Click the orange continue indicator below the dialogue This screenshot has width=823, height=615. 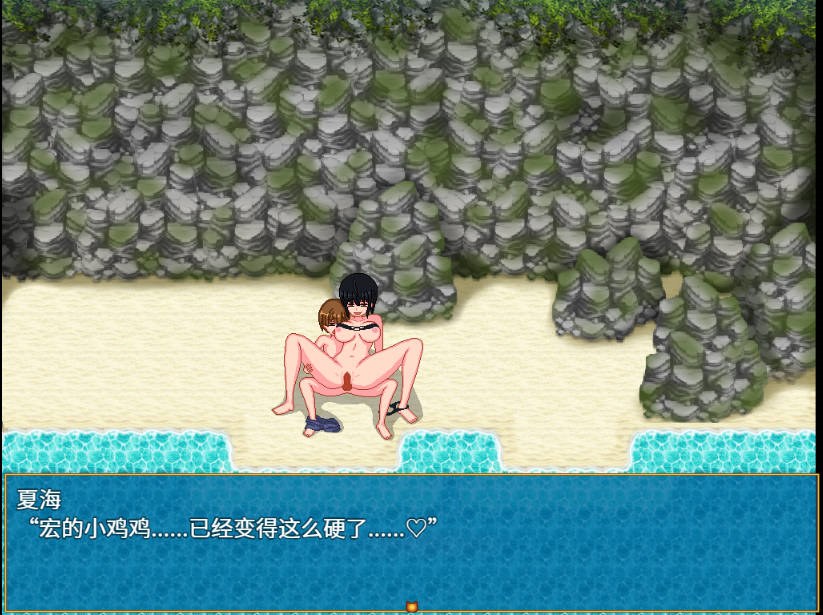410,606
